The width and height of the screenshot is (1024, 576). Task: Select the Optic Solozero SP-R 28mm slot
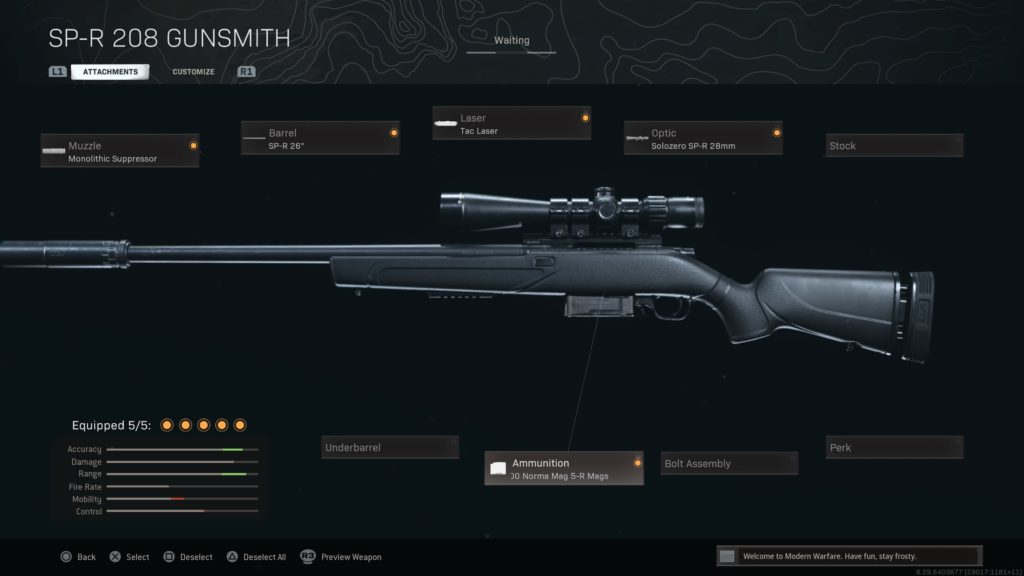click(703, 138)
